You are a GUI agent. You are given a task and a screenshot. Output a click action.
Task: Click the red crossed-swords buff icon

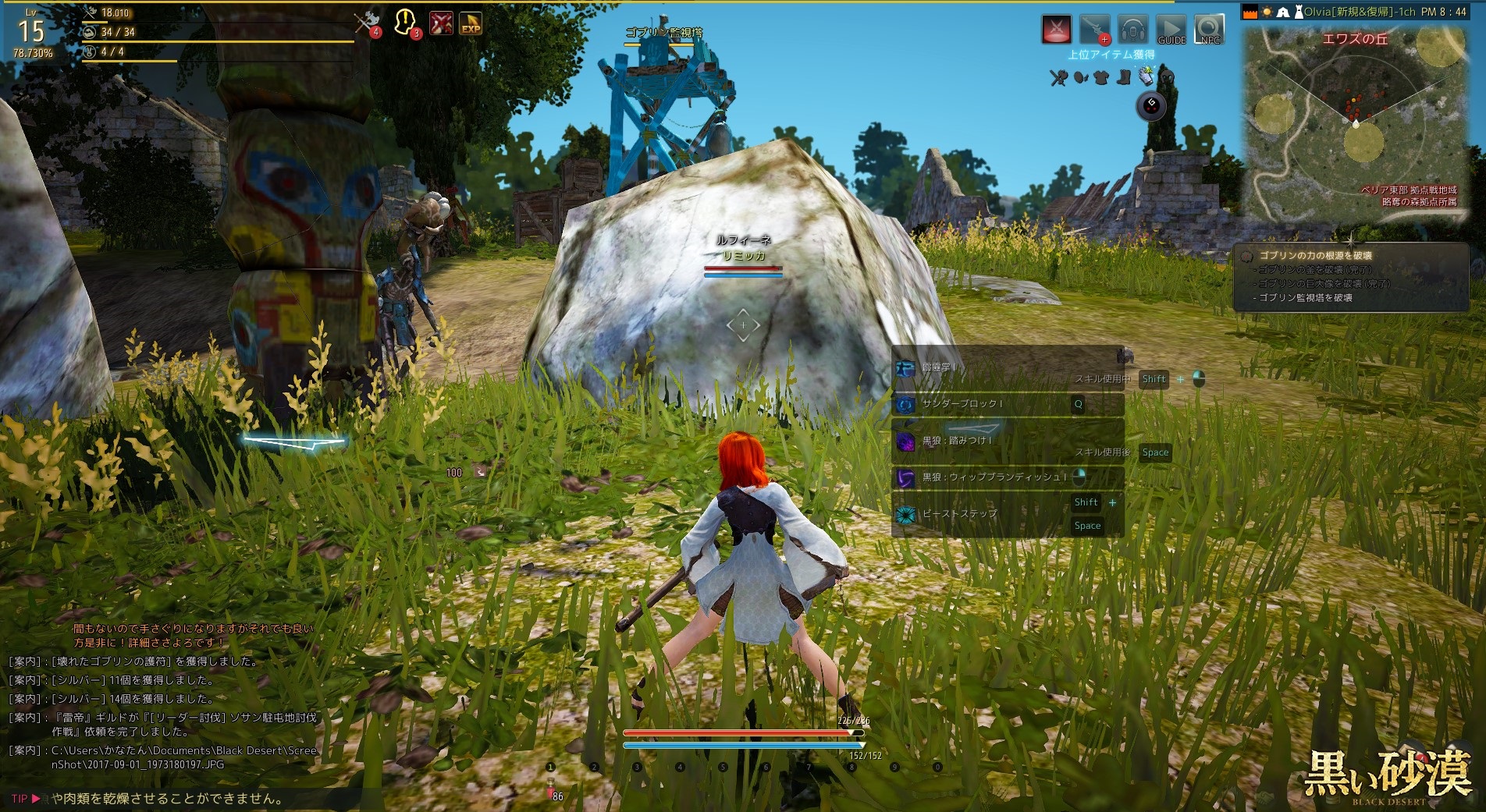pyautogui.click(x=441, y=23)
